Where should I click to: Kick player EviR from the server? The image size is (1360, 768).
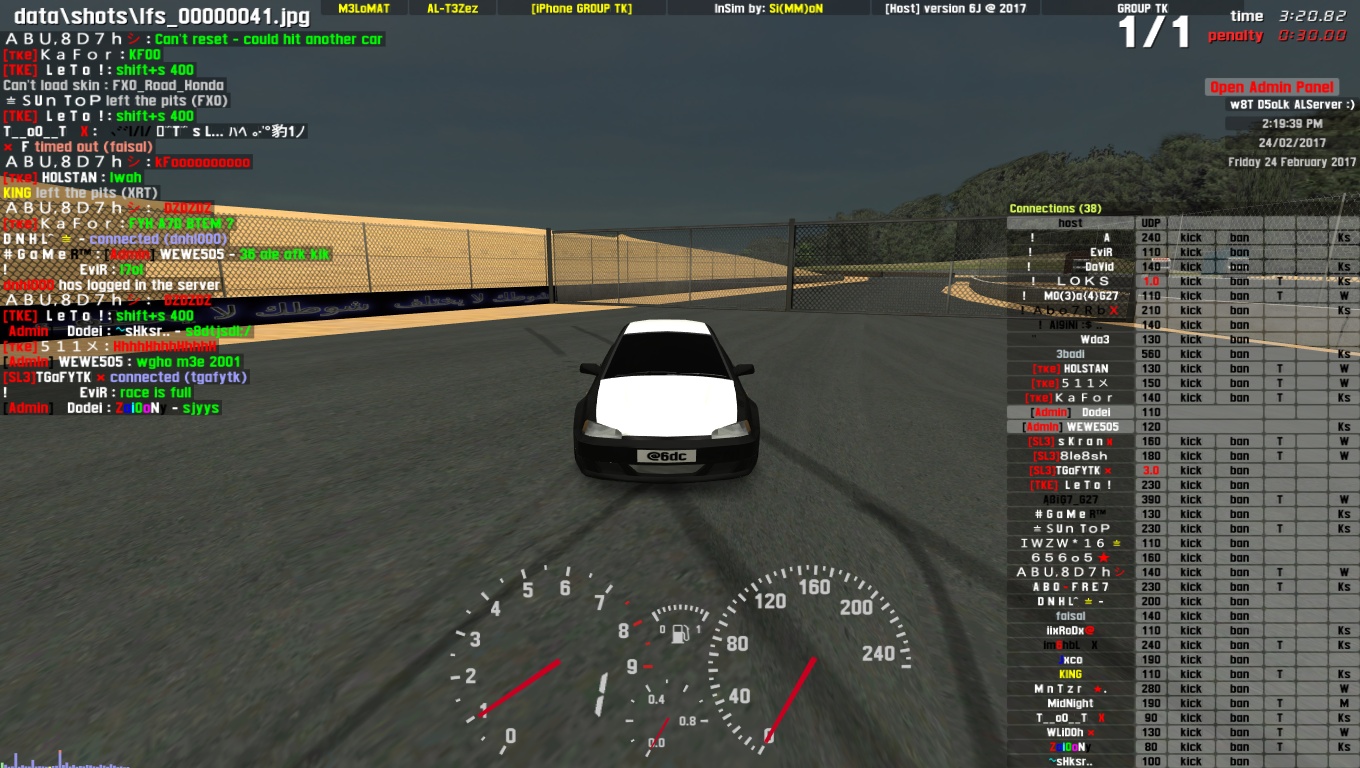pos(1190,253)
